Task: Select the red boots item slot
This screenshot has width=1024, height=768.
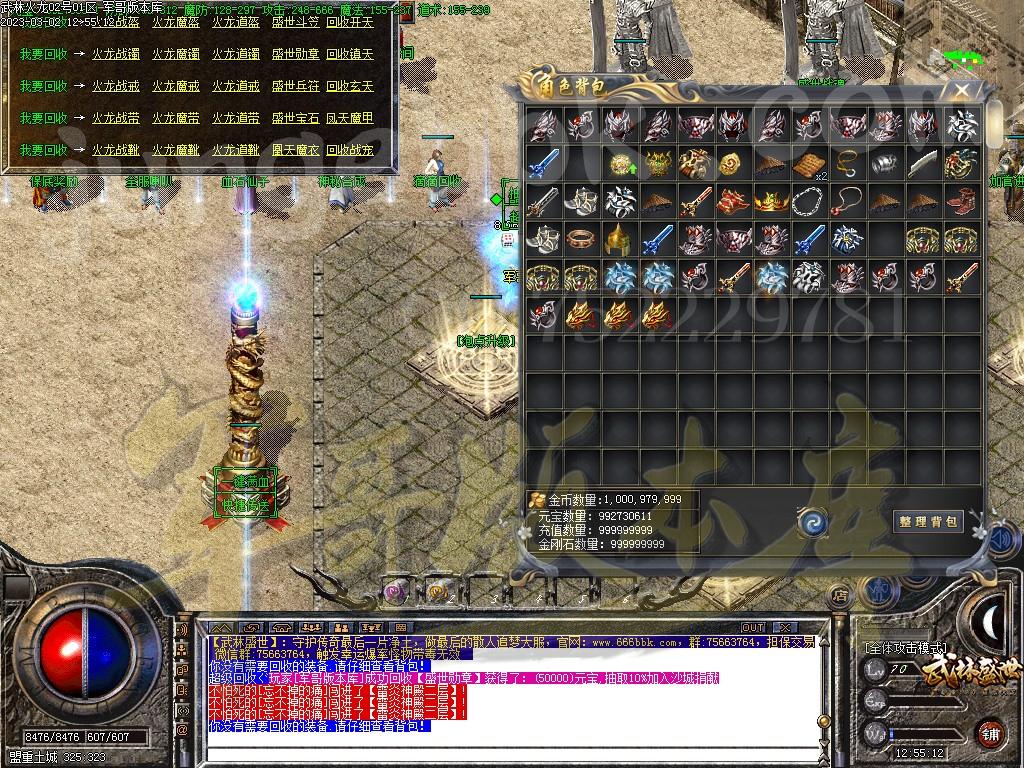Action: pyautogui.click(x=961, y=201)
